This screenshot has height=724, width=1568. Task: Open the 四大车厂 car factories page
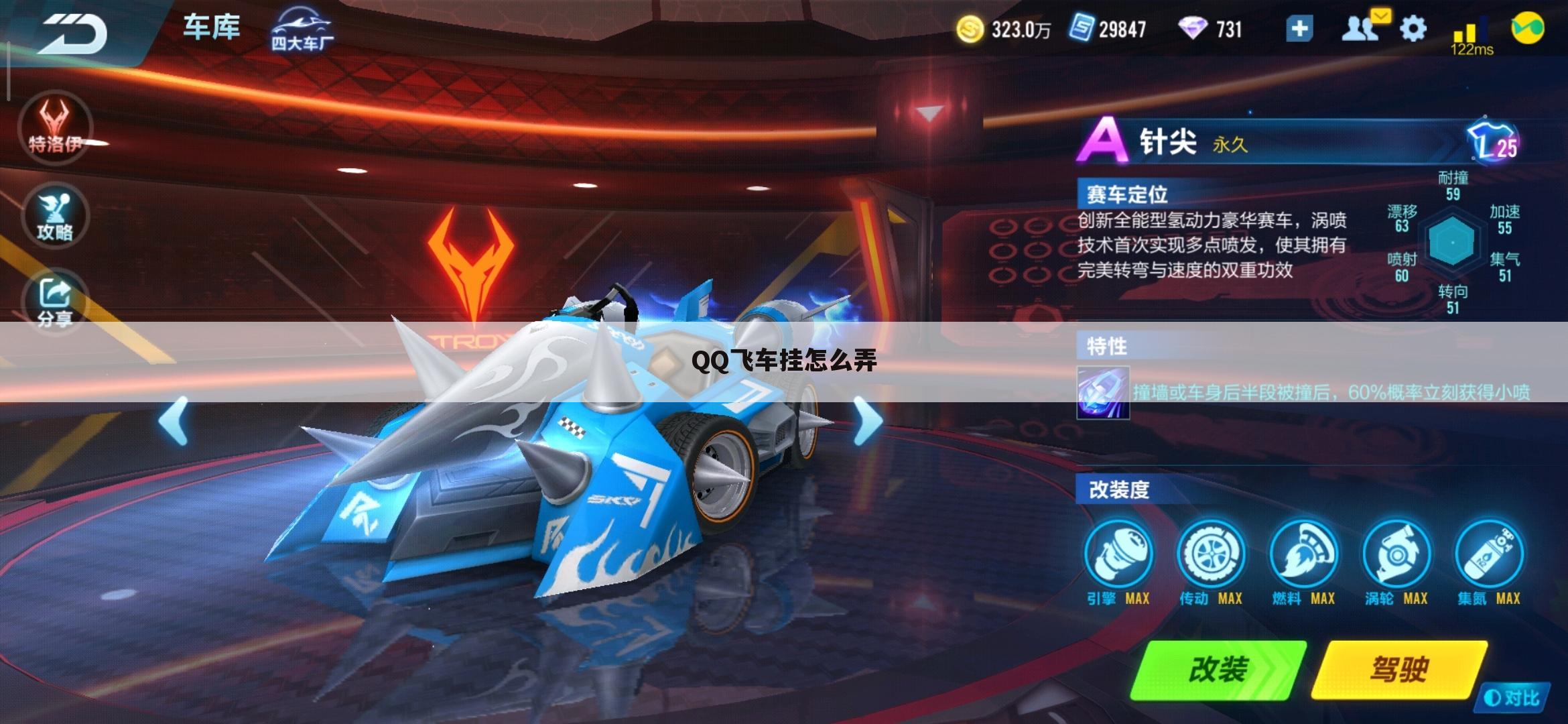click(302, 30)
